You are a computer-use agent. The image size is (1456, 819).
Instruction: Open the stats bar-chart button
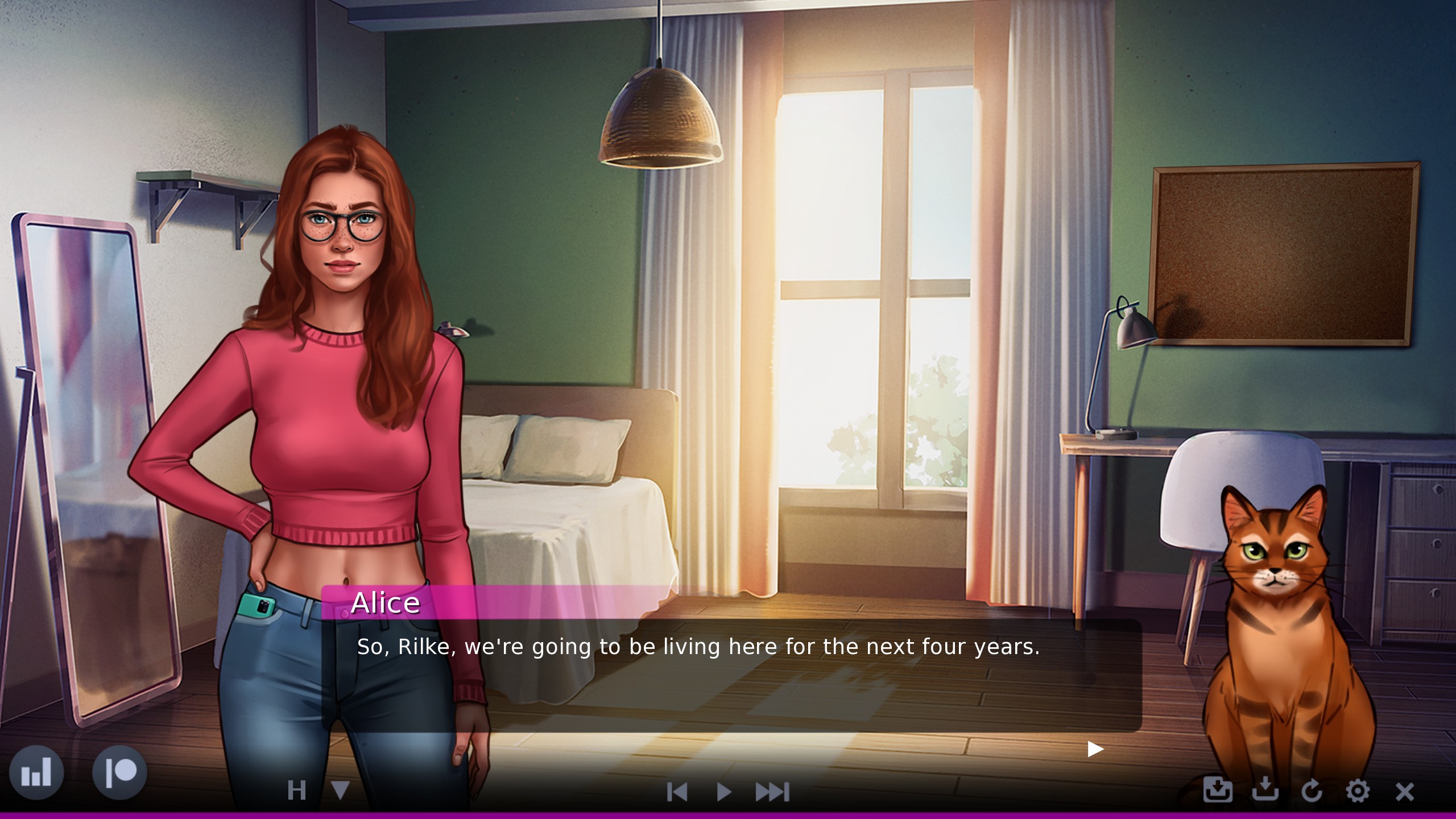(x=36, y=772)
